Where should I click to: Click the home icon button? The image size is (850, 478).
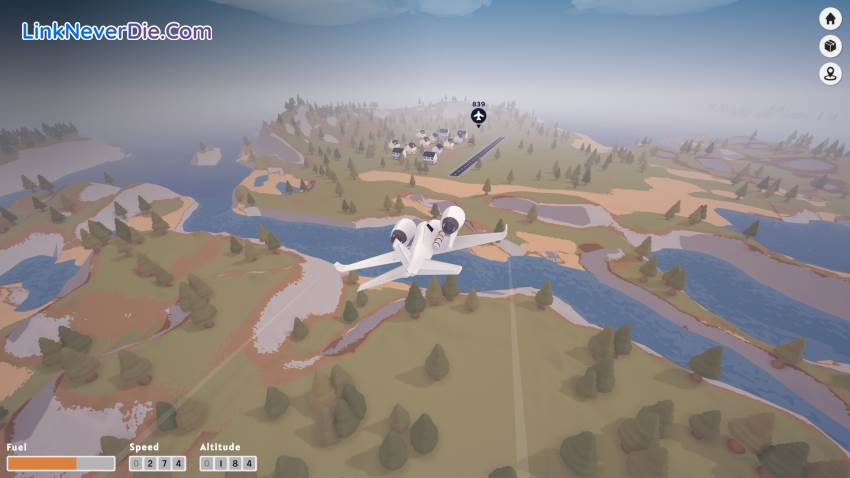coord(830,18)
